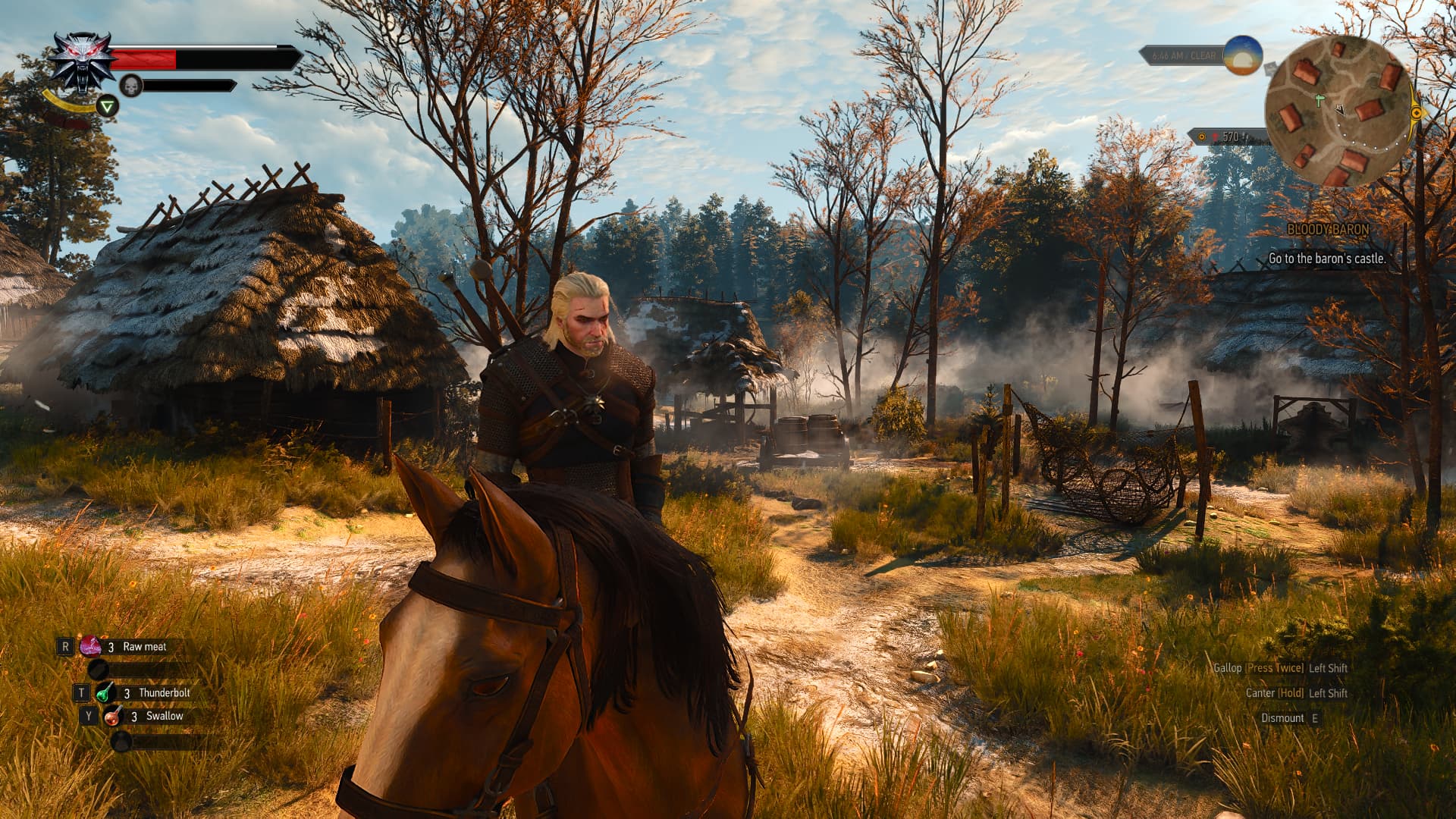The width and height of the screenshot is (1456, 819).
Task: Open the Bloody Baron quest tracker
Action: tap(1328, 229)
